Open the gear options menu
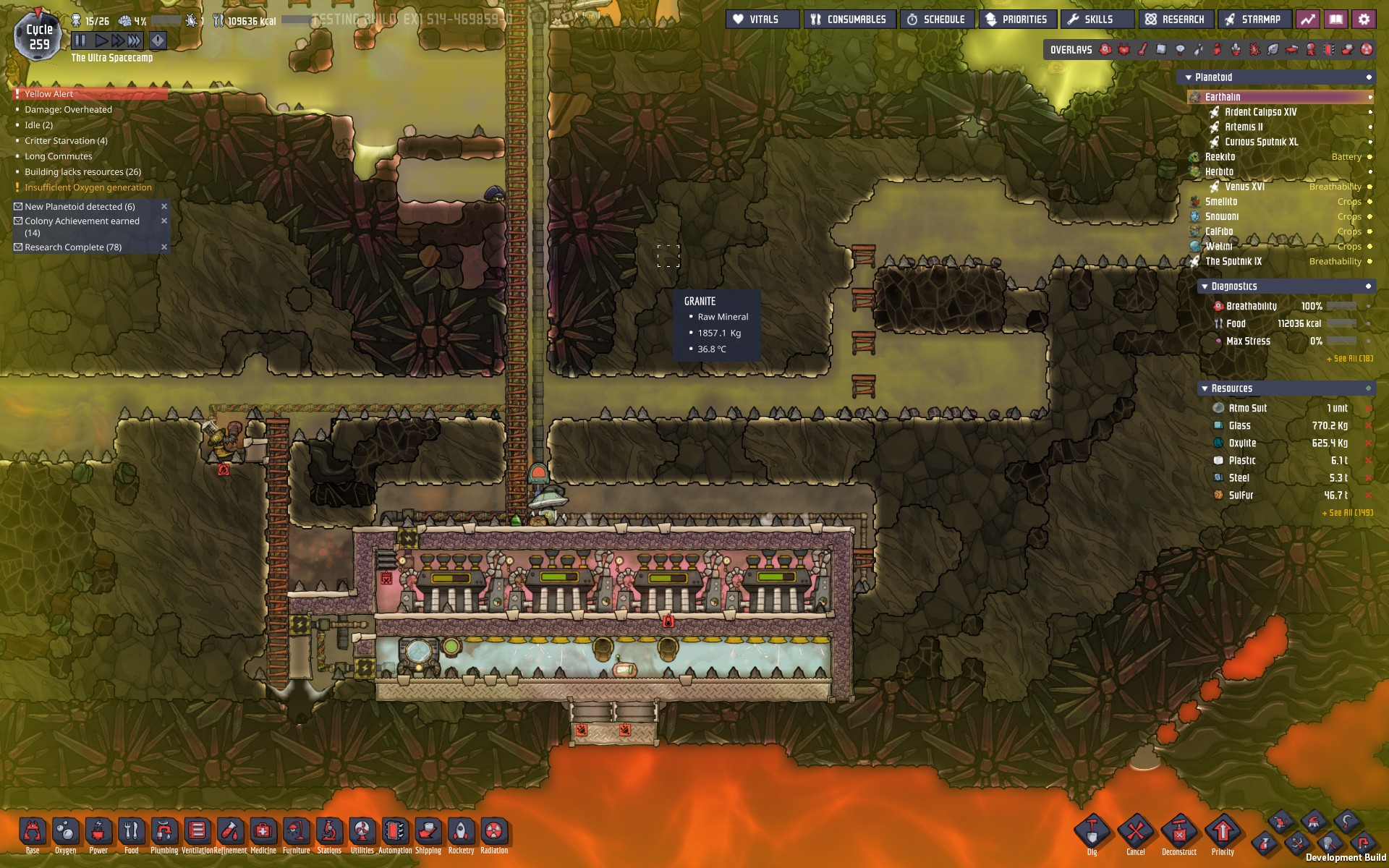1389x868 pixels. (1364, 20)
